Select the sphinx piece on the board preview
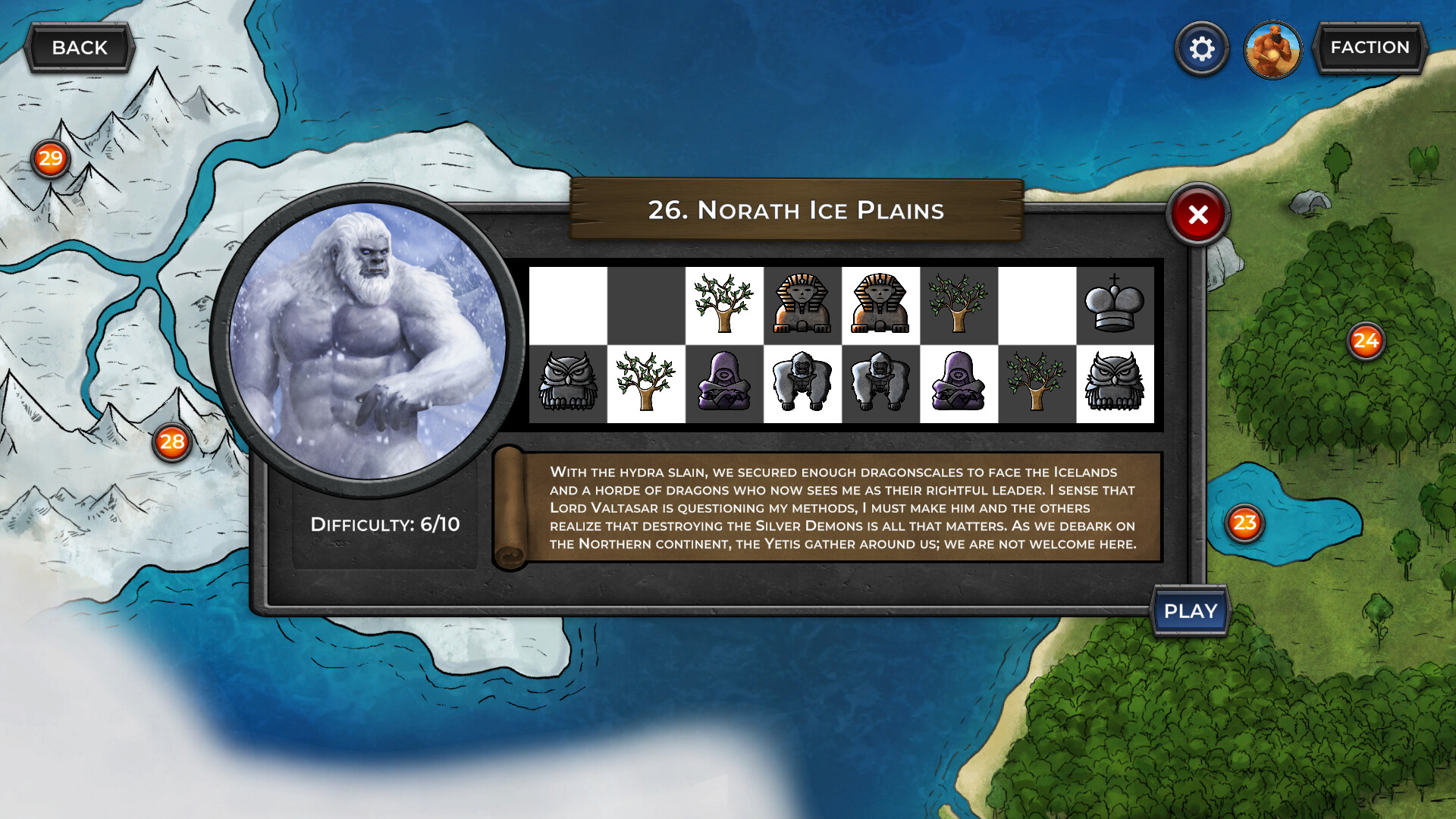1456x819 pixels. click(802, 305)
